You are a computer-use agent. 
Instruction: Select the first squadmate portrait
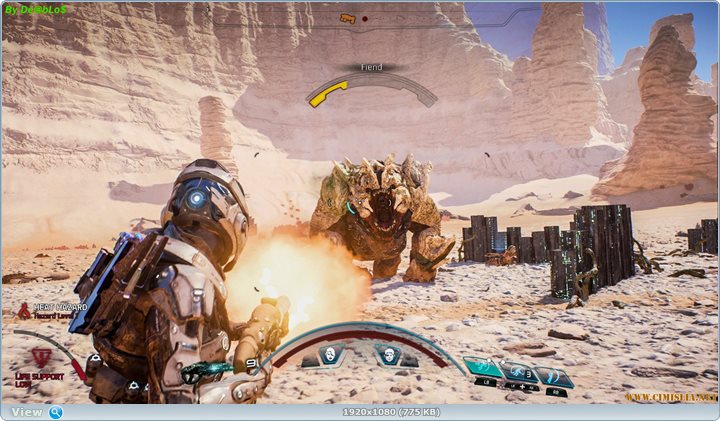[331, 355]
